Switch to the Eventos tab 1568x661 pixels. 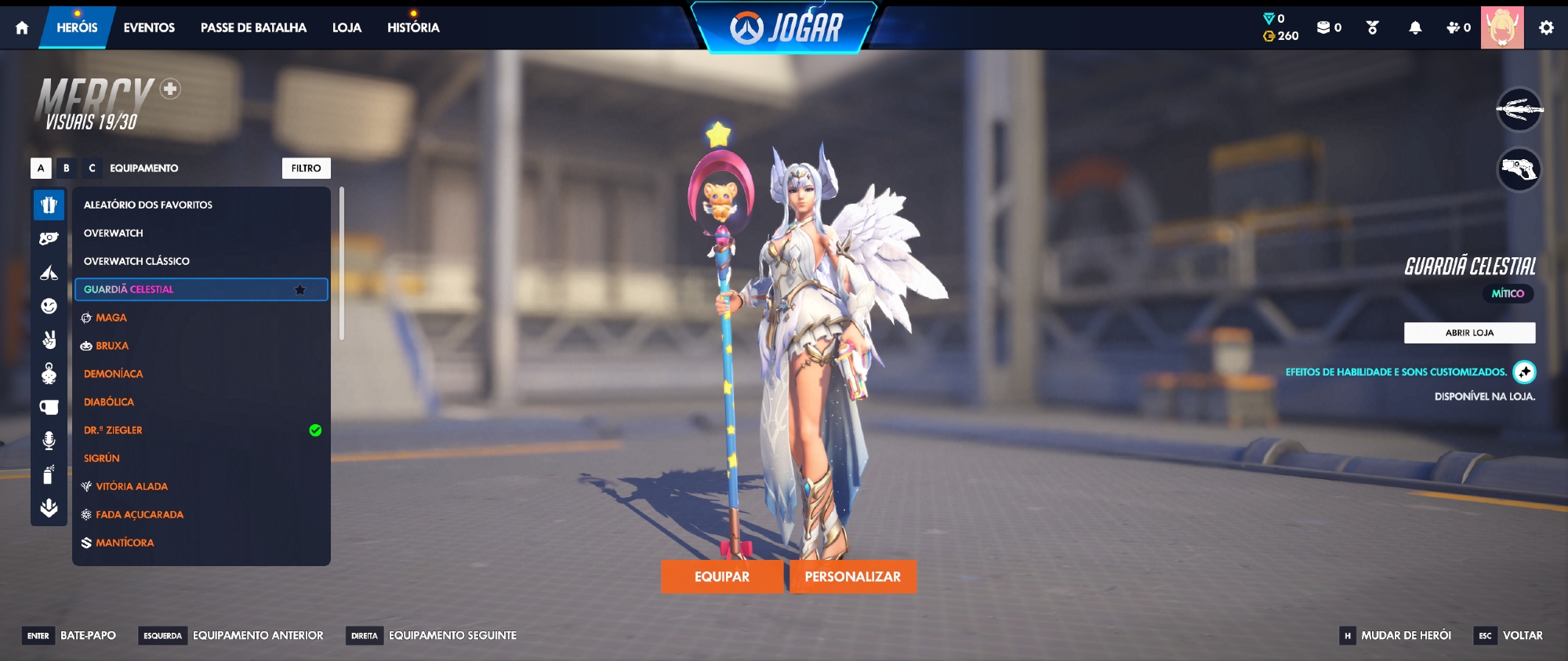[x=149, y=27]
